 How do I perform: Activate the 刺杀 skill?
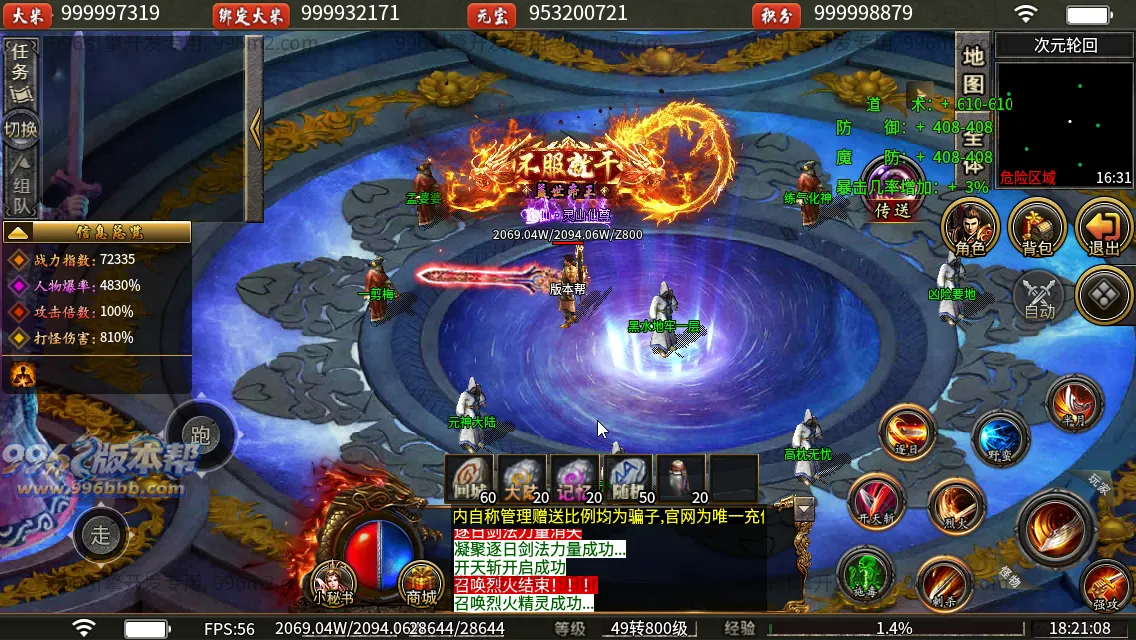[x=945, y=585]
